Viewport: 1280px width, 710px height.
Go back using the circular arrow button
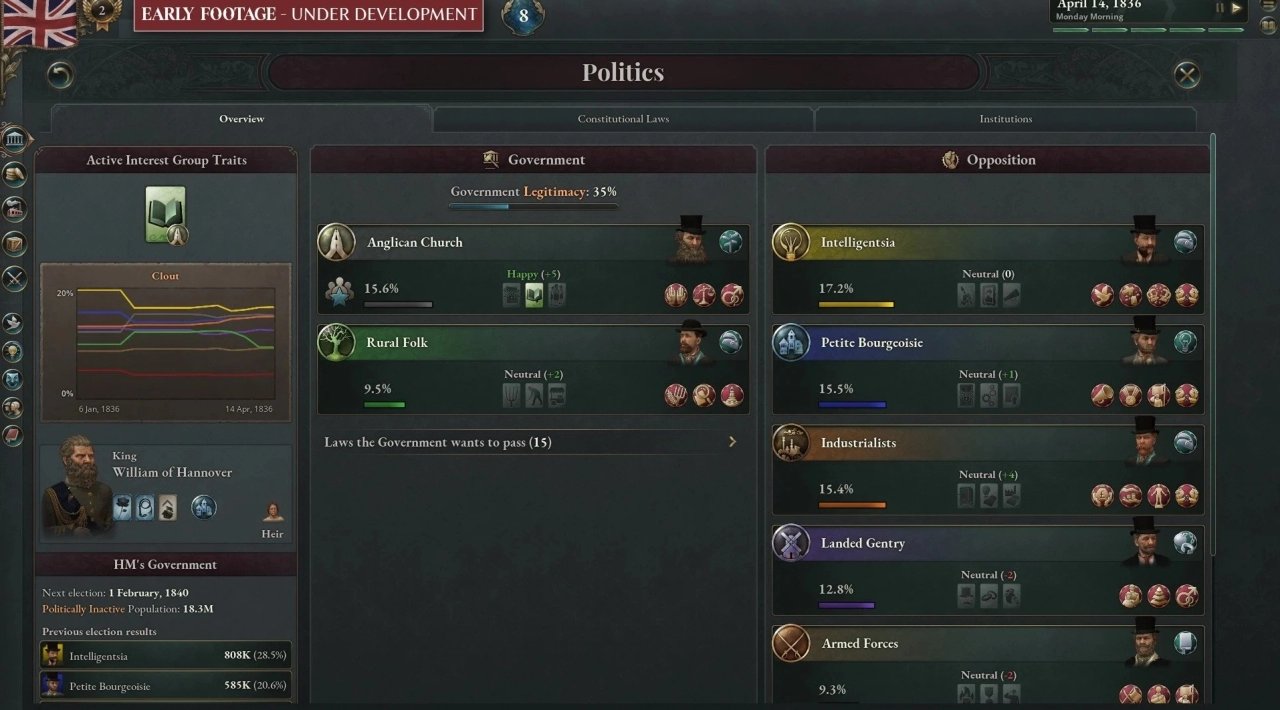tap(61, 75)
